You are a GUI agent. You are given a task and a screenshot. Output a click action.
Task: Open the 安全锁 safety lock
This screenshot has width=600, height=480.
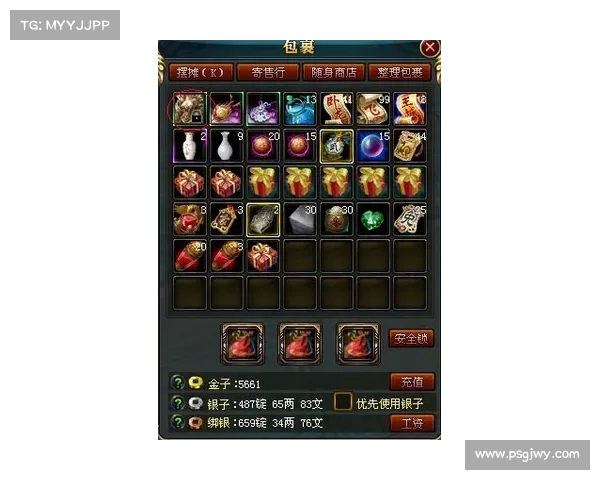[x=411, y=338]
